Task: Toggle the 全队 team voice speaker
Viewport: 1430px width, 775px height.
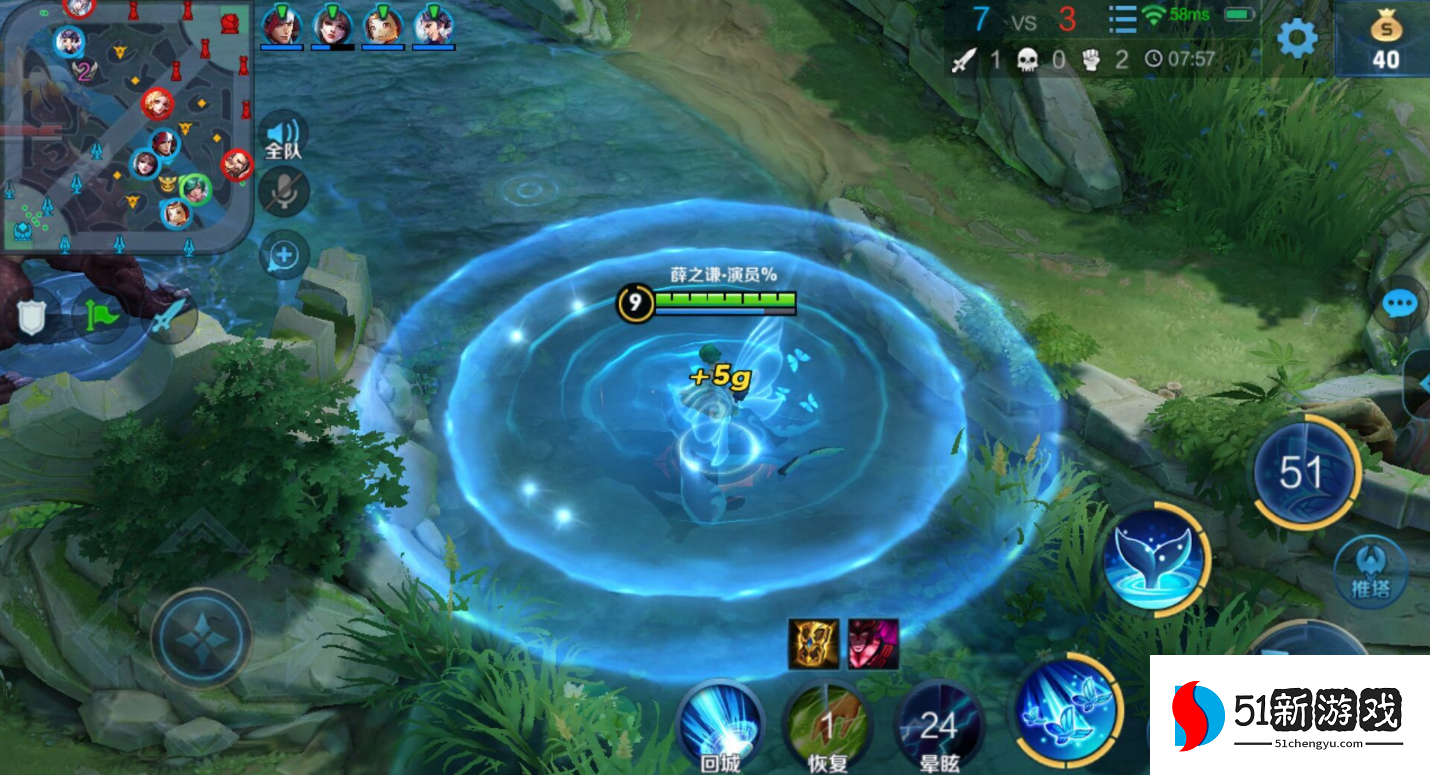Action: (x=283, y=136)
